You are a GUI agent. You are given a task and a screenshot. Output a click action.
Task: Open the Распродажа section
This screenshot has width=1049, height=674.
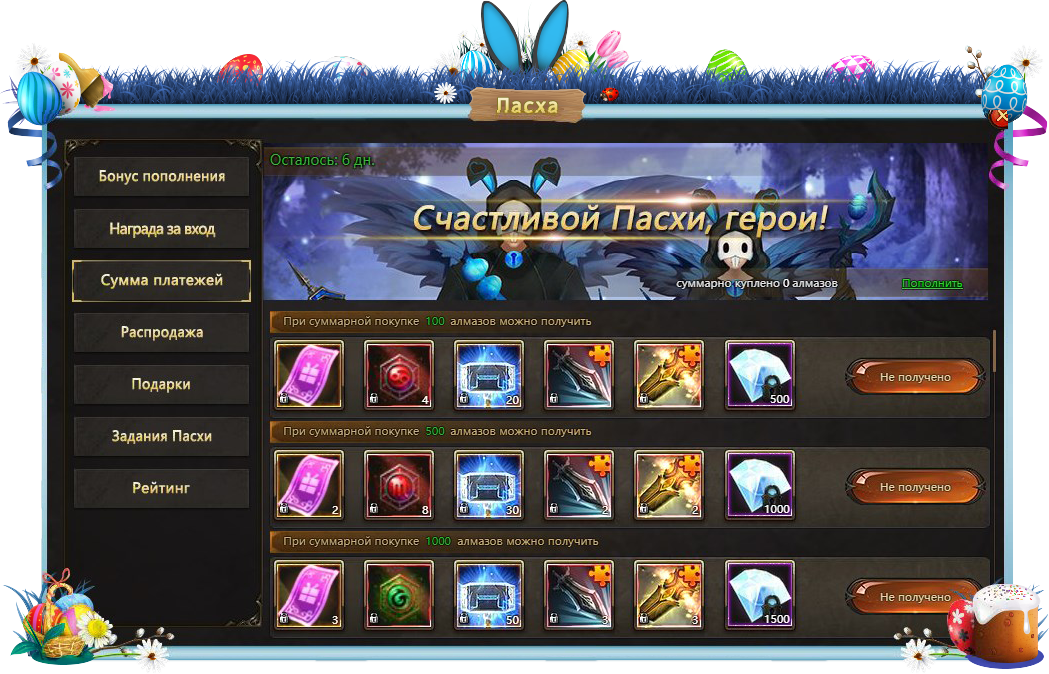161,333
